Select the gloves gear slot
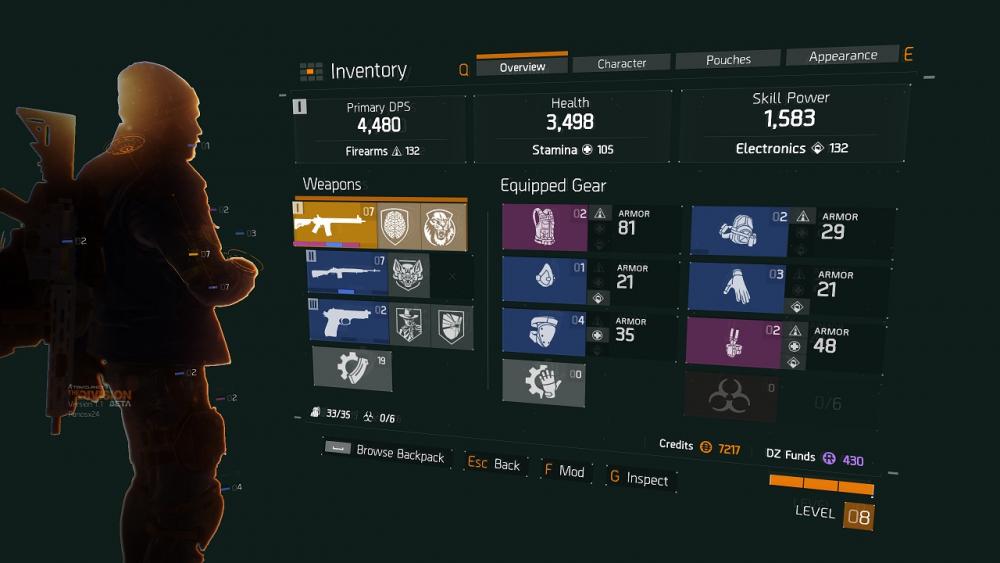The width and height of the screenshot is (1000, 563). (738, 286)
